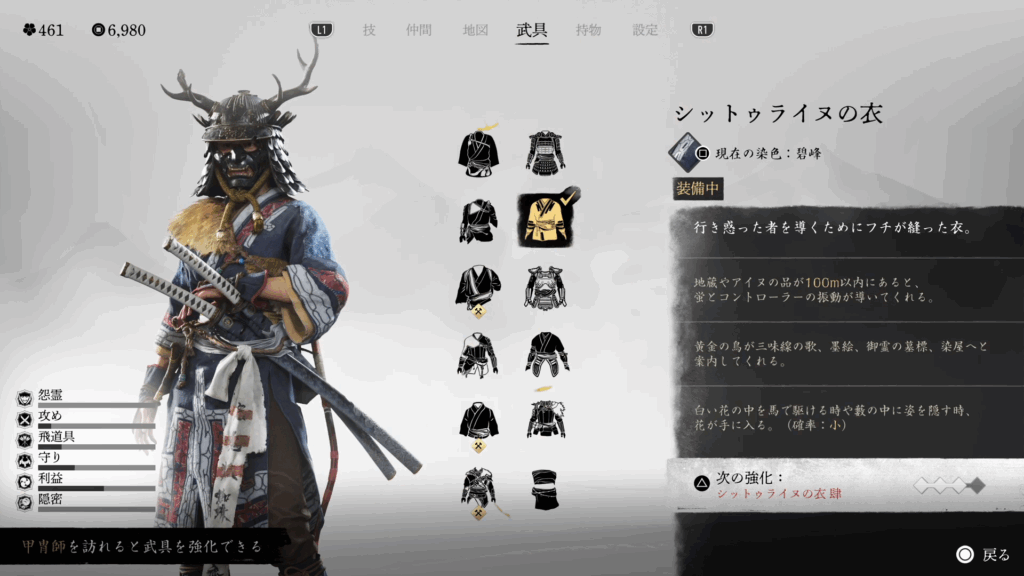Open the 仲間 tab
The height and width of the screenshot is (576, 1024).
click(420, 30)
